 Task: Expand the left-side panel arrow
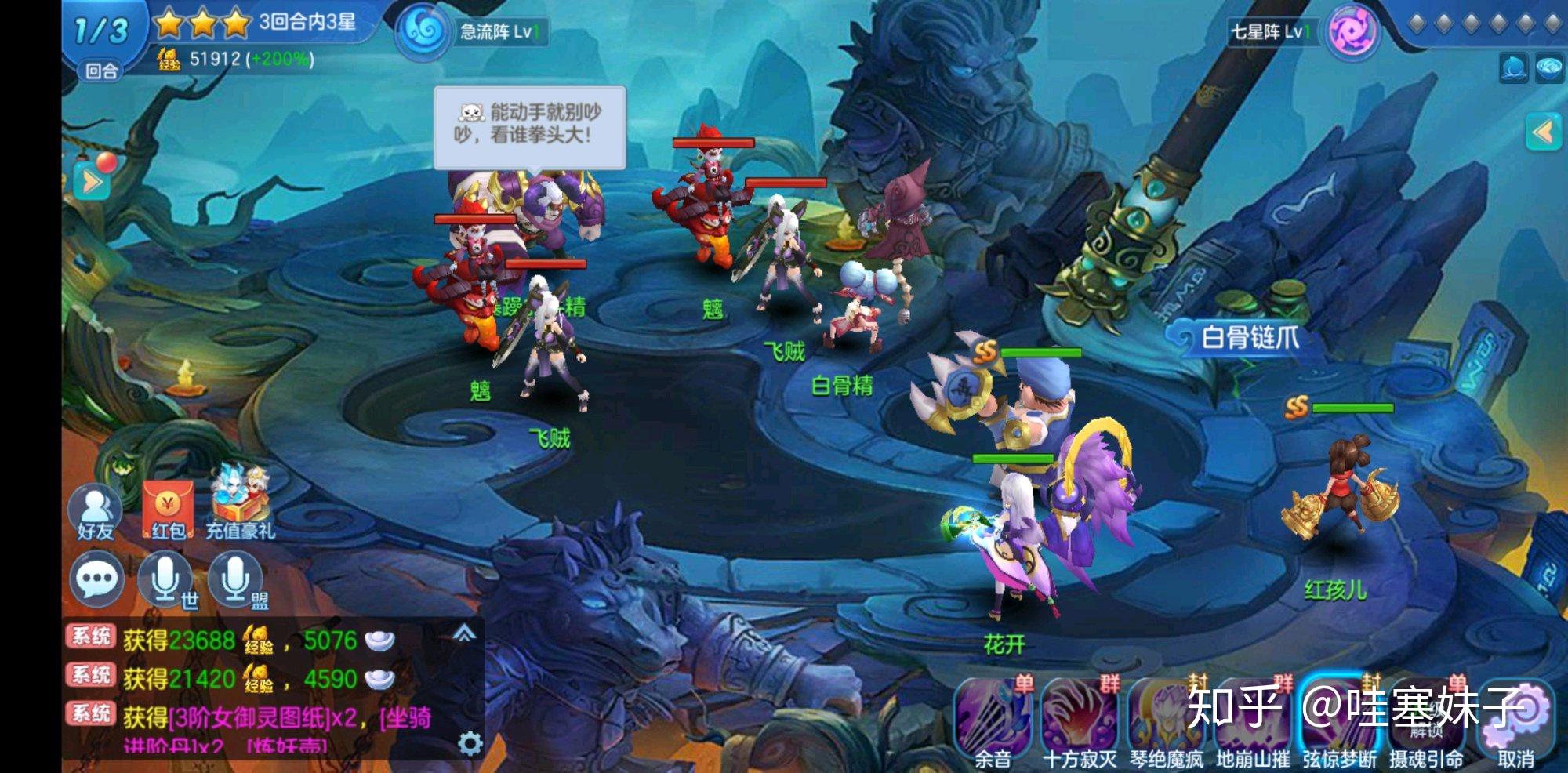click(92, 183)
